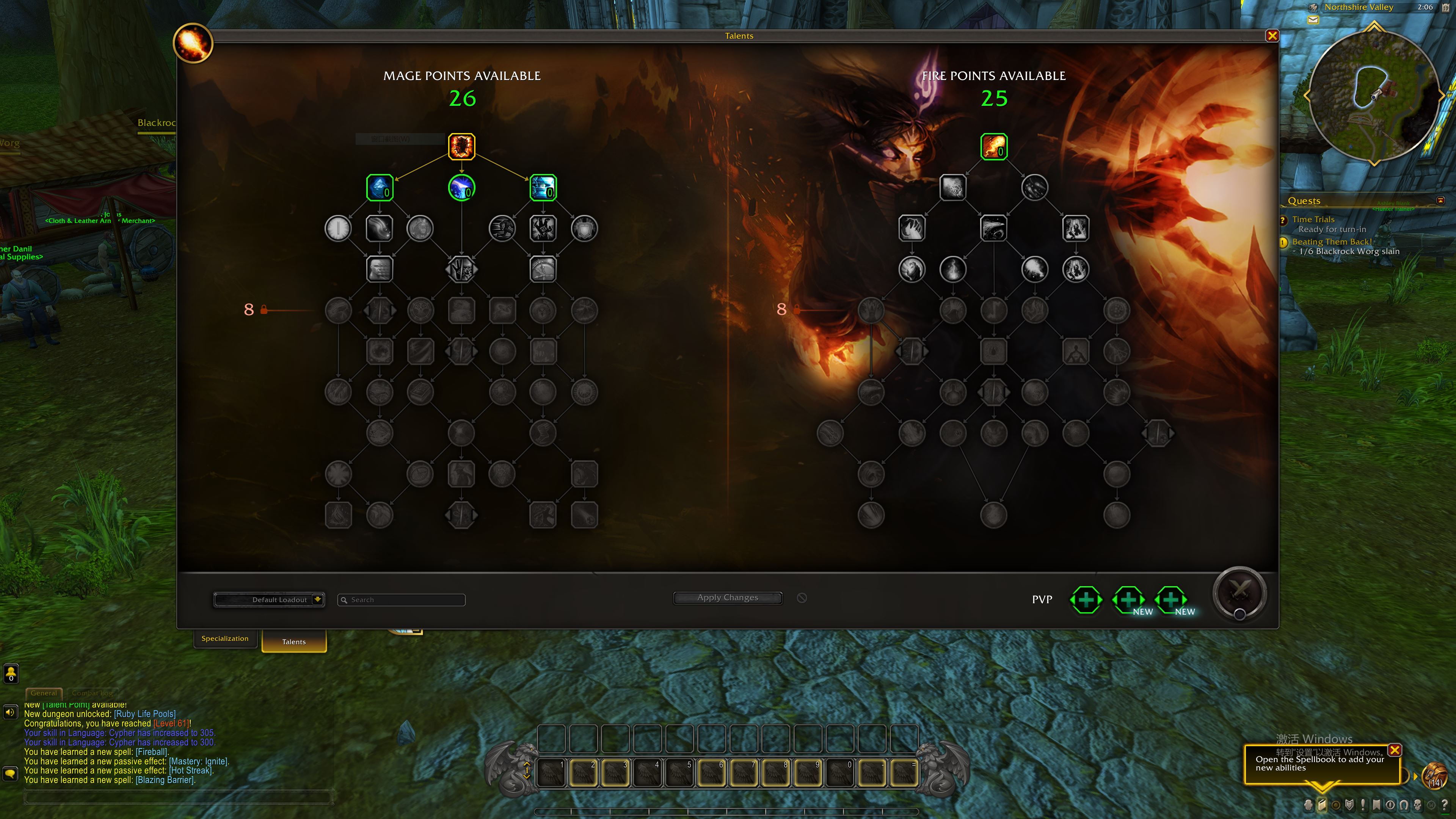The image size is (1456, 819).
Task: Choose the first PVP talent slot
Action: 1086,600
